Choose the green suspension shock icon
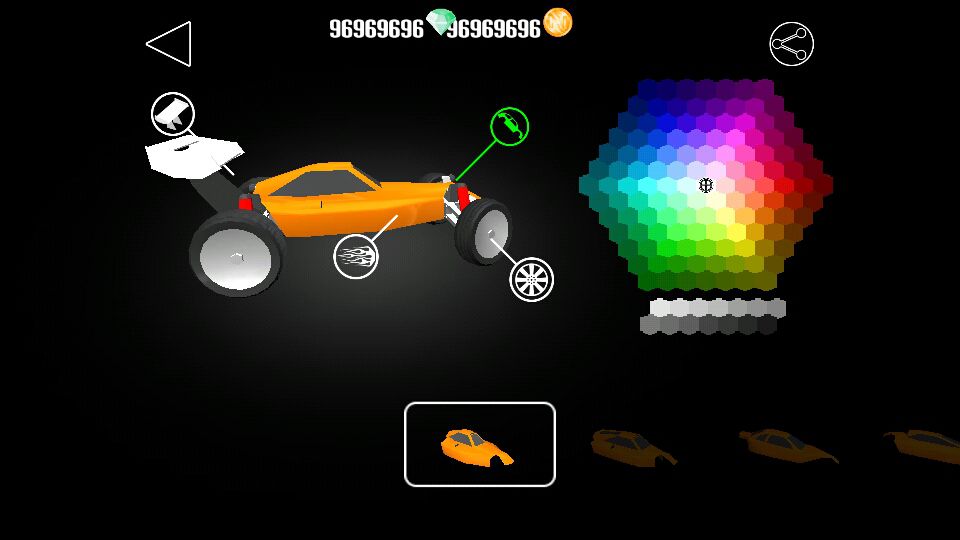Viewport: 960px width, 540px height. [509, 126]
